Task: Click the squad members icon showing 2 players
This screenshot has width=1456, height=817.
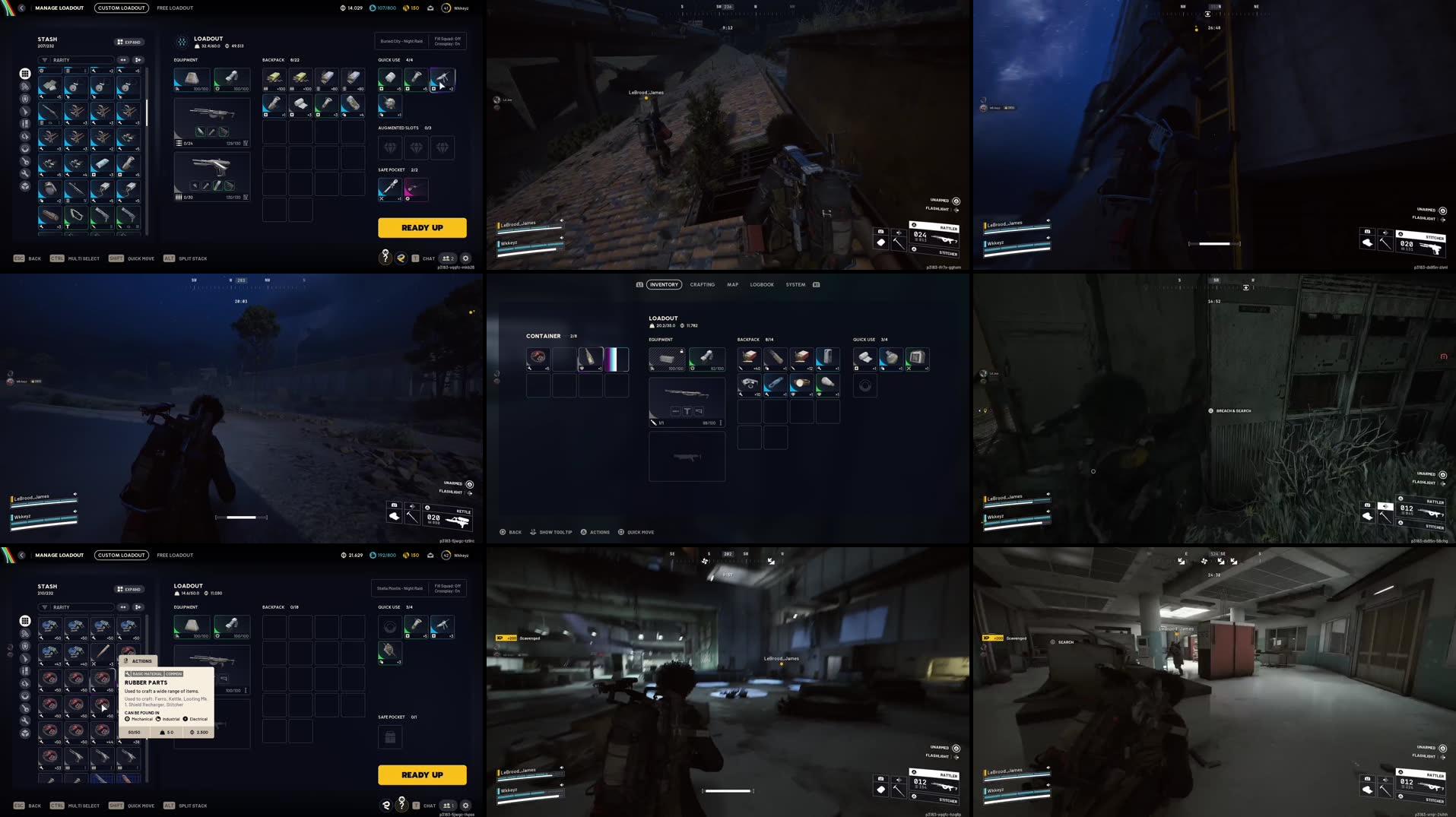Action: click(x=448, y=258)
